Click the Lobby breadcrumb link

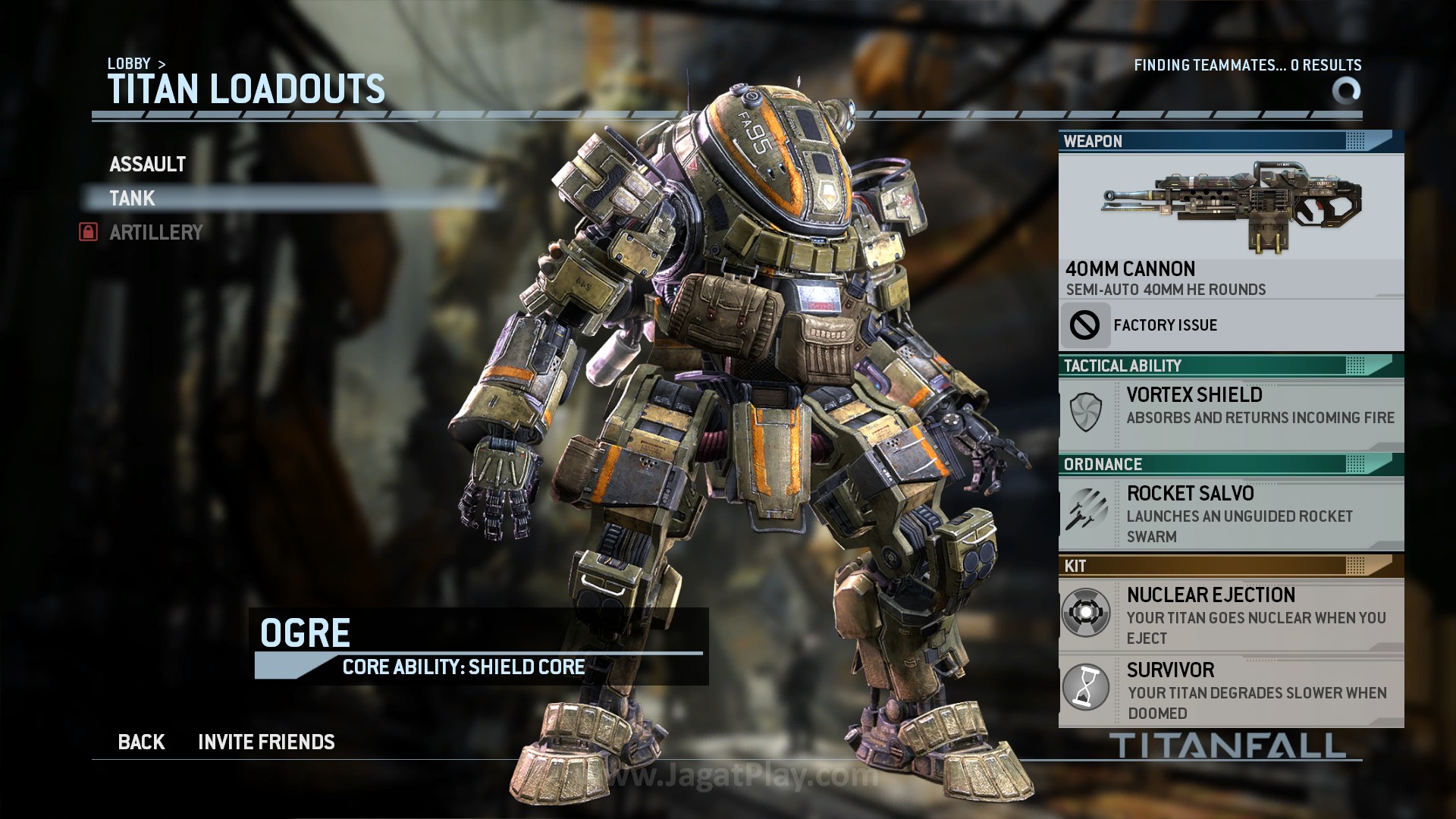128,64
